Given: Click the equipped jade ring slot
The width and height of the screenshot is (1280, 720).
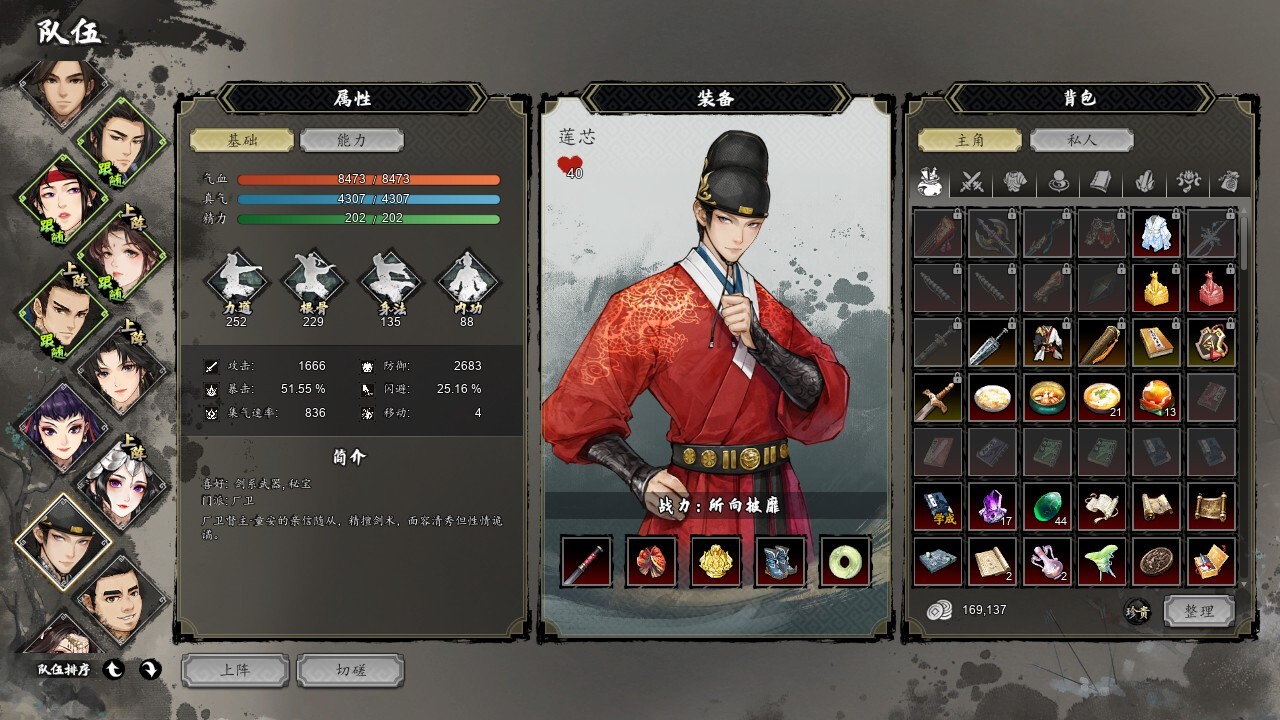Looking at the screenshot, I should (x=845, y=561).
